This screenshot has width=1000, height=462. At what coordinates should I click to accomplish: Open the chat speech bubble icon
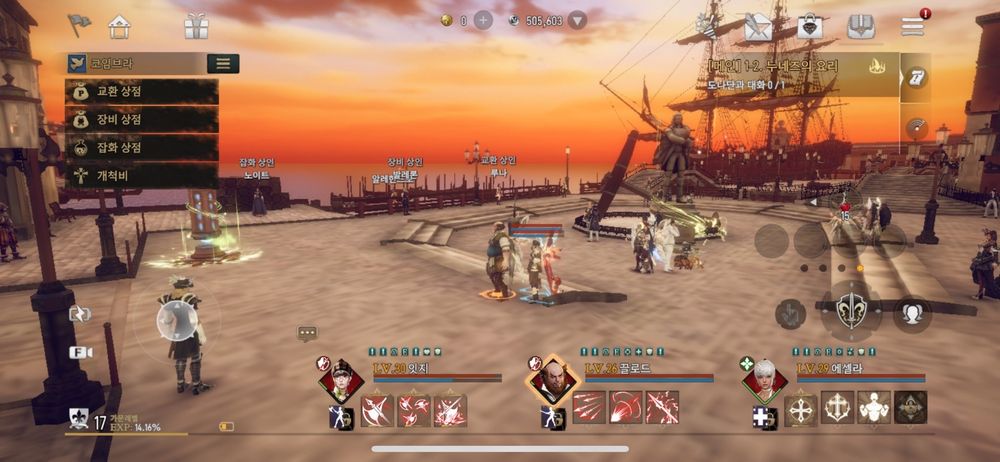307,333
